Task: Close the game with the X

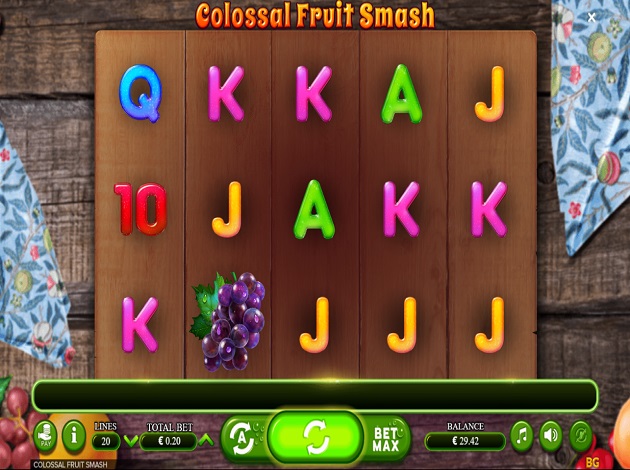Action: coord(592,17)
